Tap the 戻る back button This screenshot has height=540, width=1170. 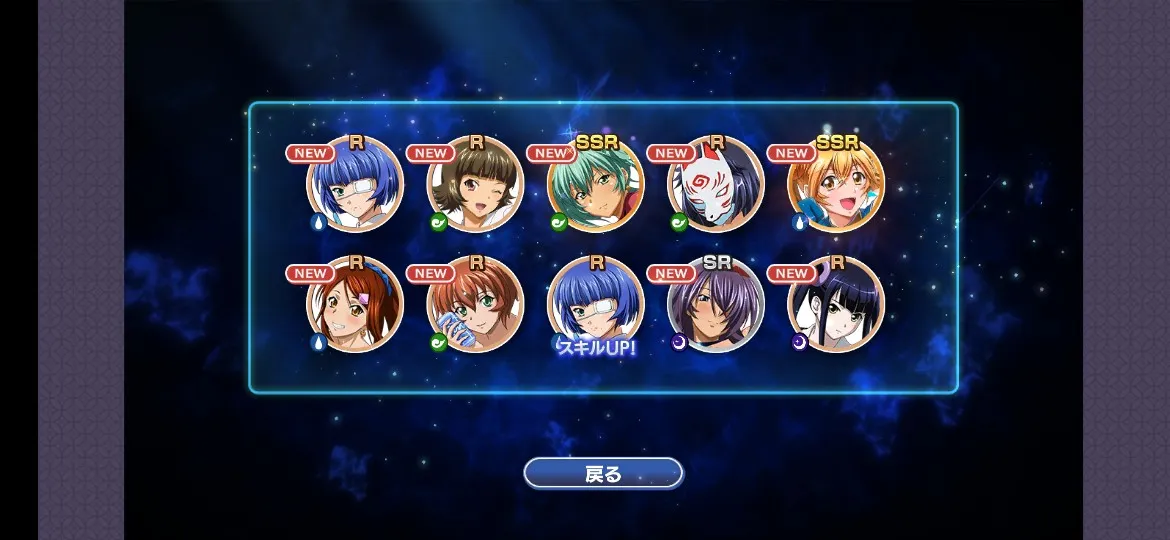(603, 473)
